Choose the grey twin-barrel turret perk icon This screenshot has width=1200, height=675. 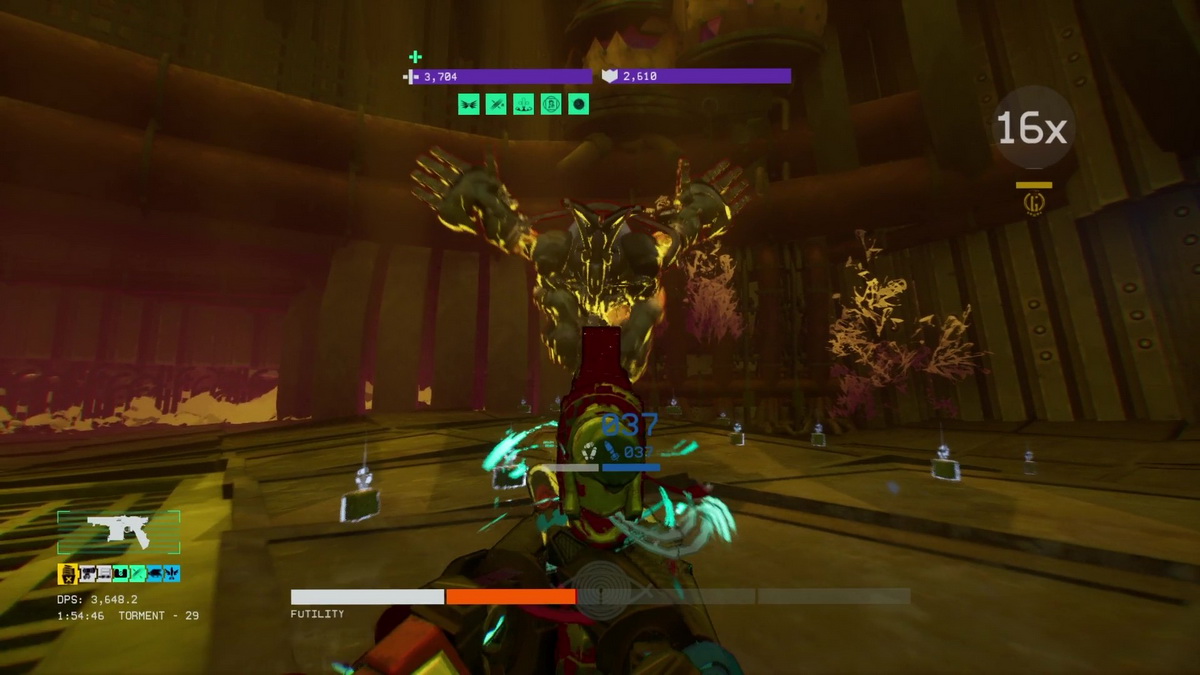87,574
